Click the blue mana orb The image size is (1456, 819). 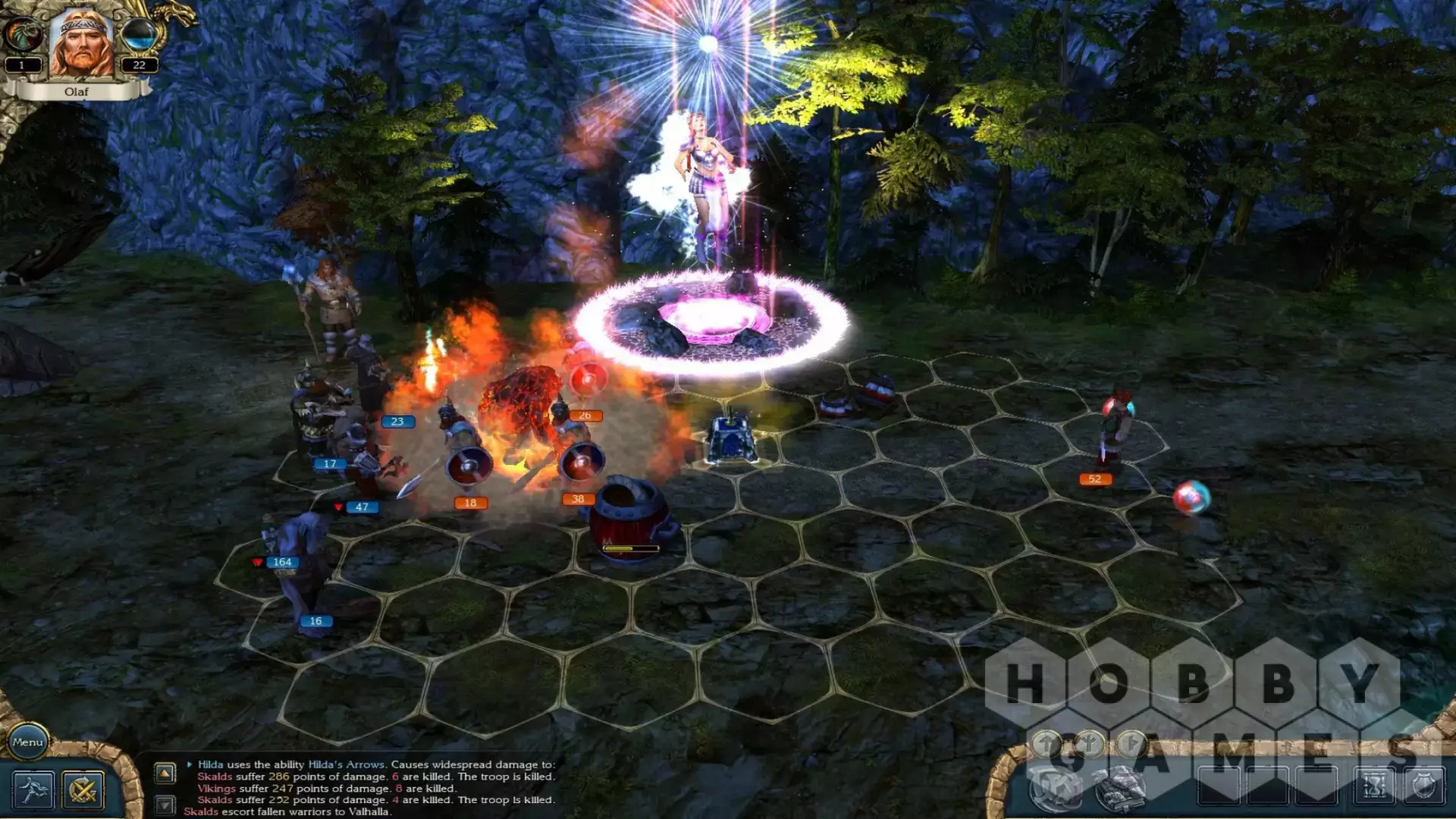coord(139,34)
